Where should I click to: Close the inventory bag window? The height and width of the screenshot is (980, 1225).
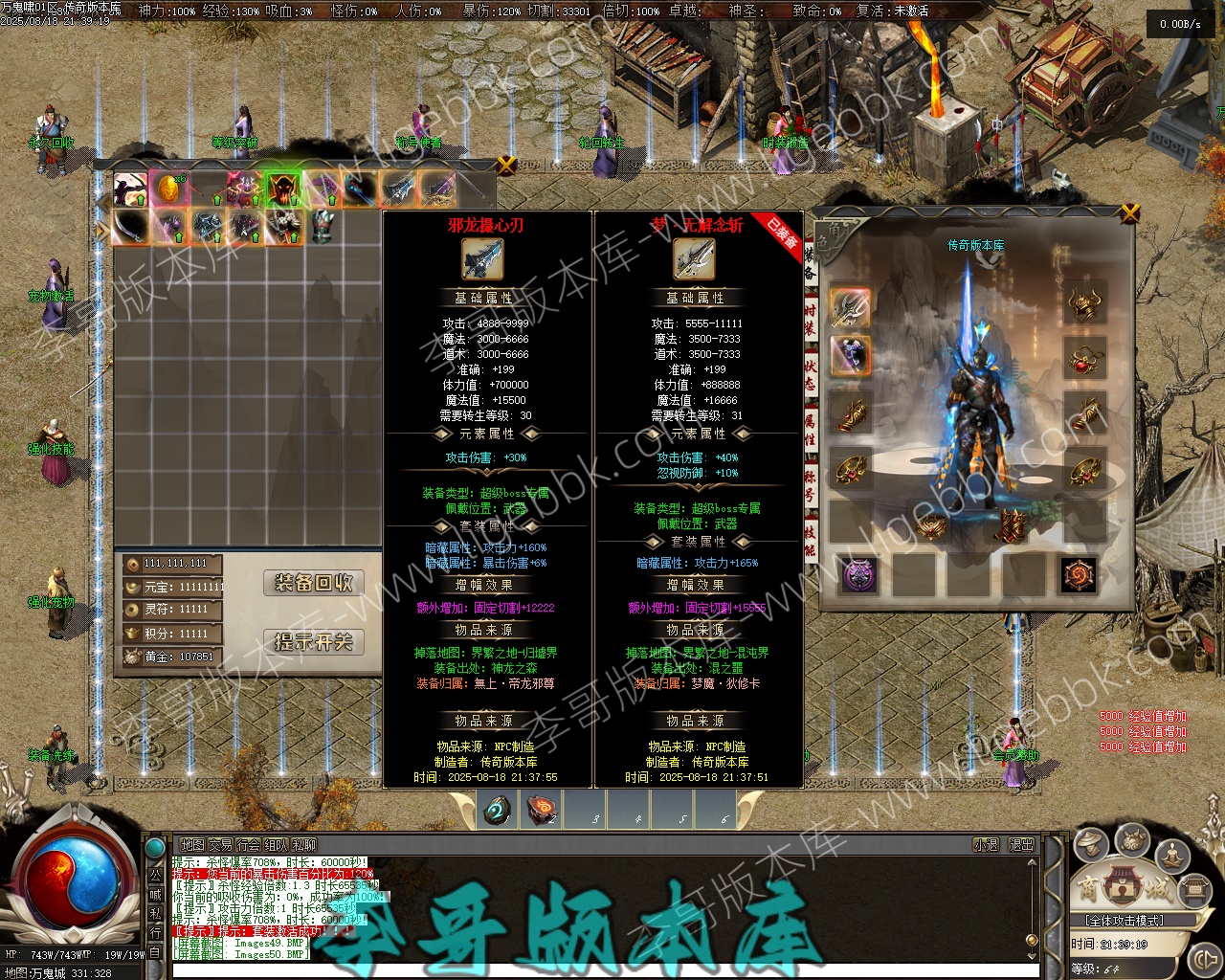[506, 166]
